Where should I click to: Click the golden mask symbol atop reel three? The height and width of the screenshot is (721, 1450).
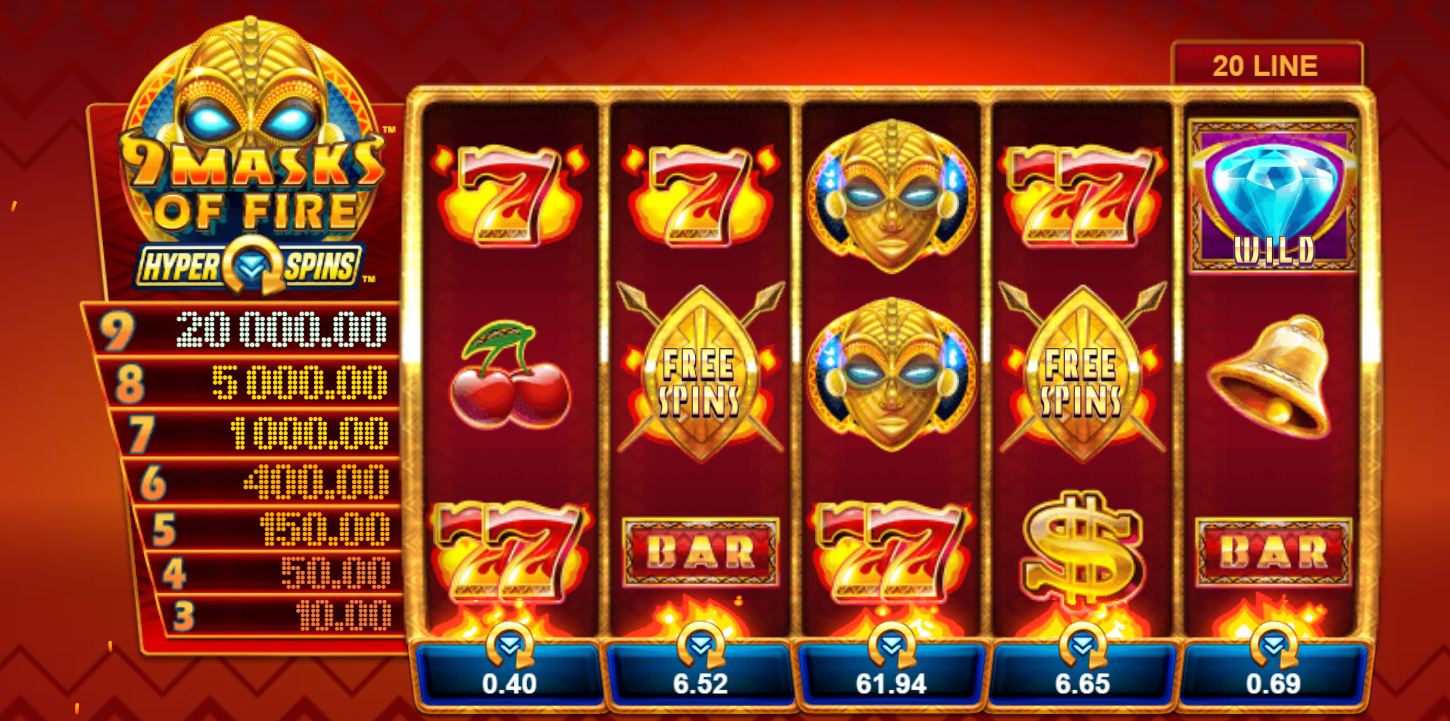click(895, 195)
